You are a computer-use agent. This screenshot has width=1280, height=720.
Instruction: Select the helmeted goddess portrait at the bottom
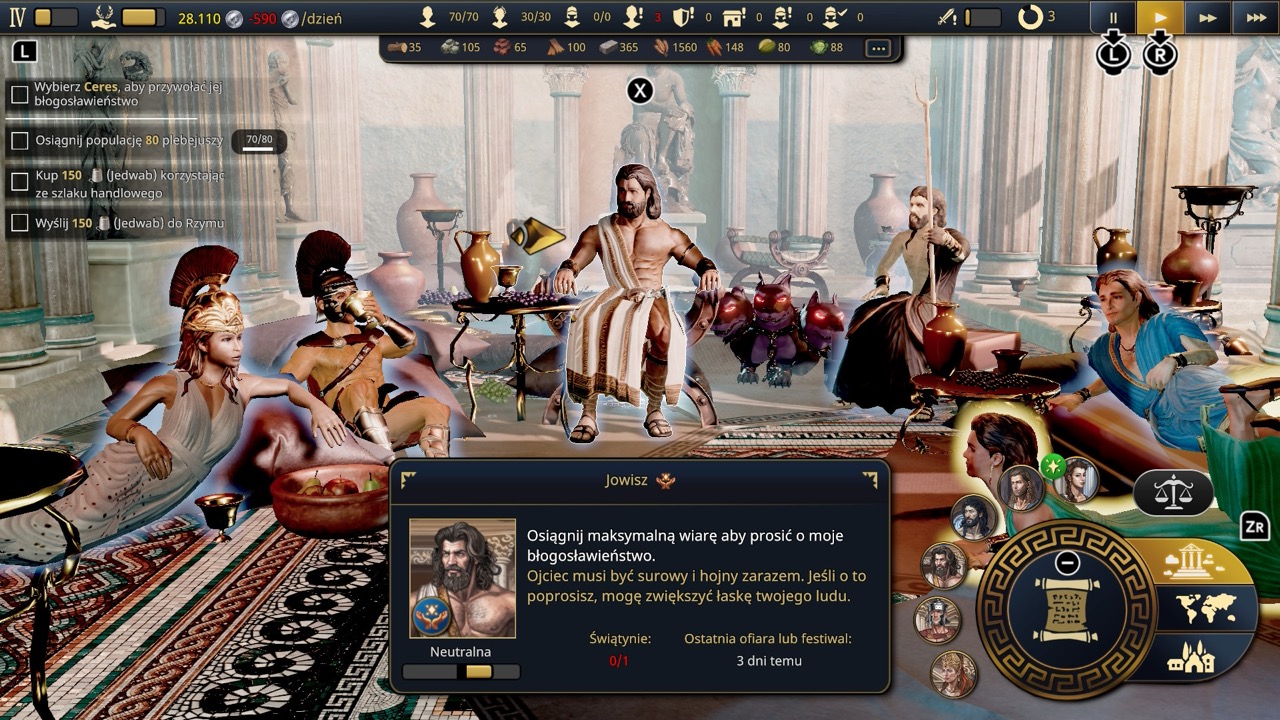click(x=953, y=673)
